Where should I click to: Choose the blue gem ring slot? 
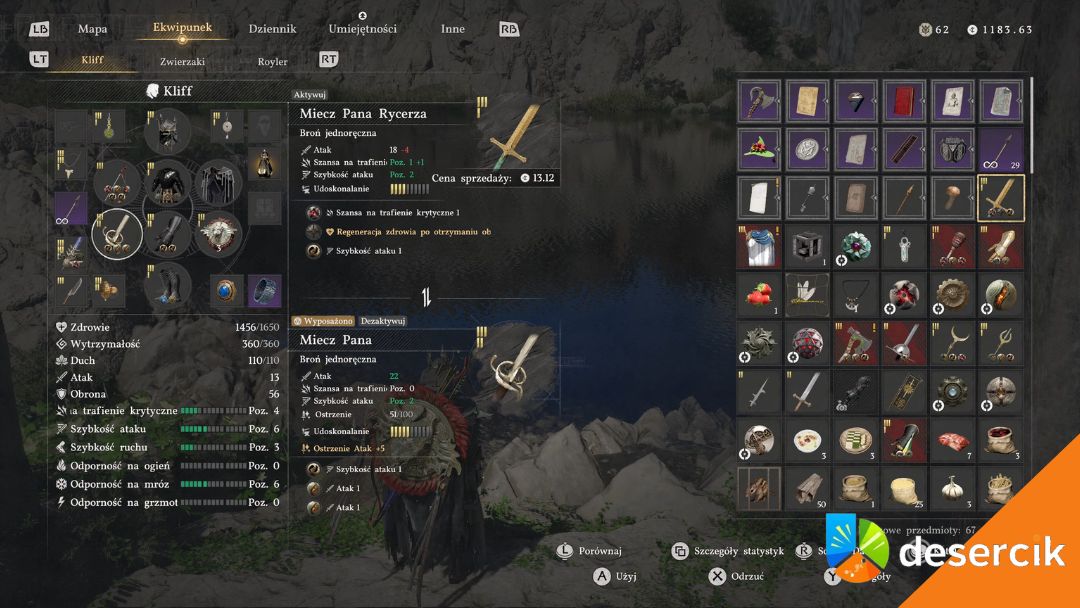228,290
